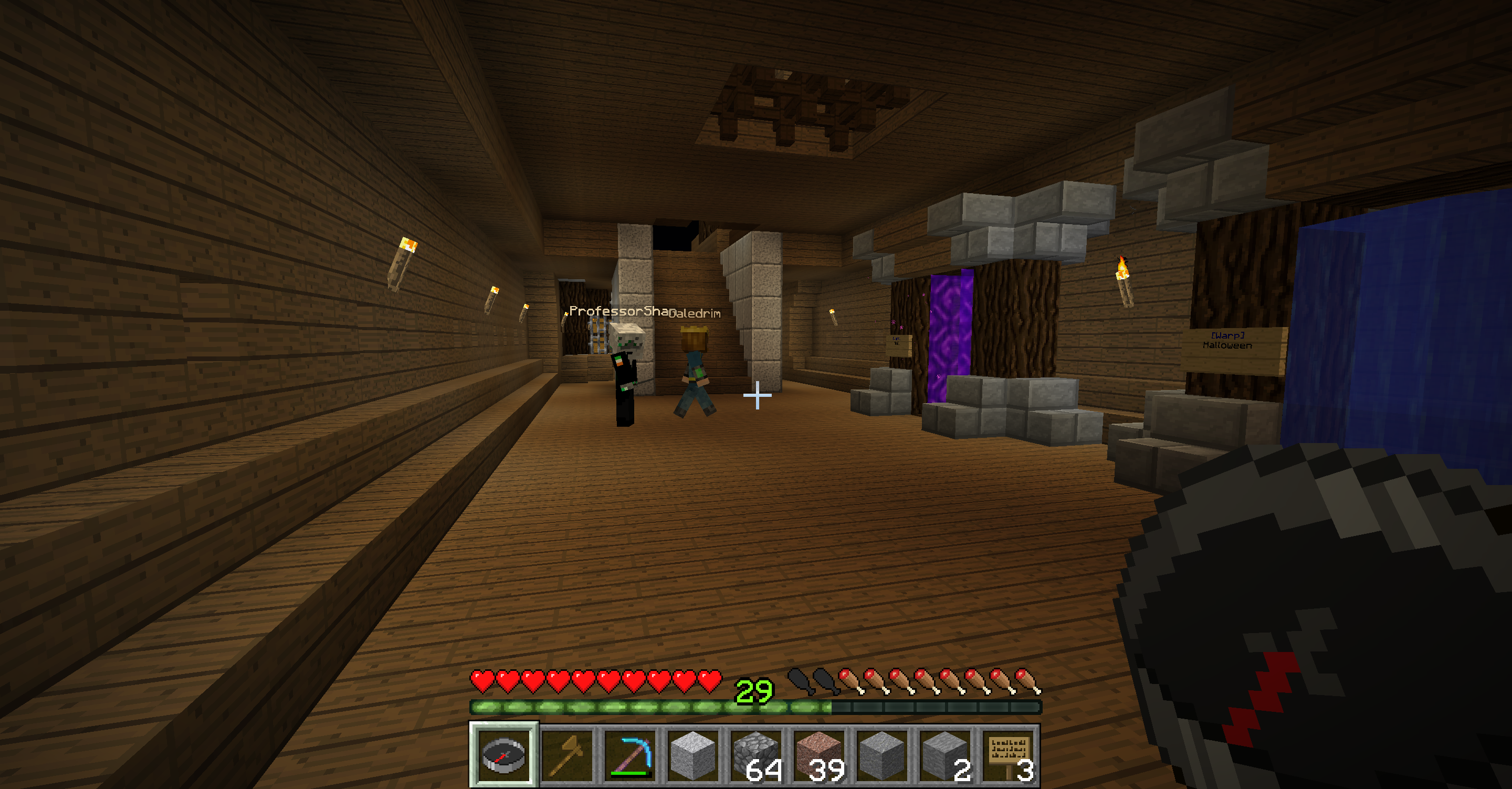
Task: Select the granite stack of 39
Action: coord(821,755)
